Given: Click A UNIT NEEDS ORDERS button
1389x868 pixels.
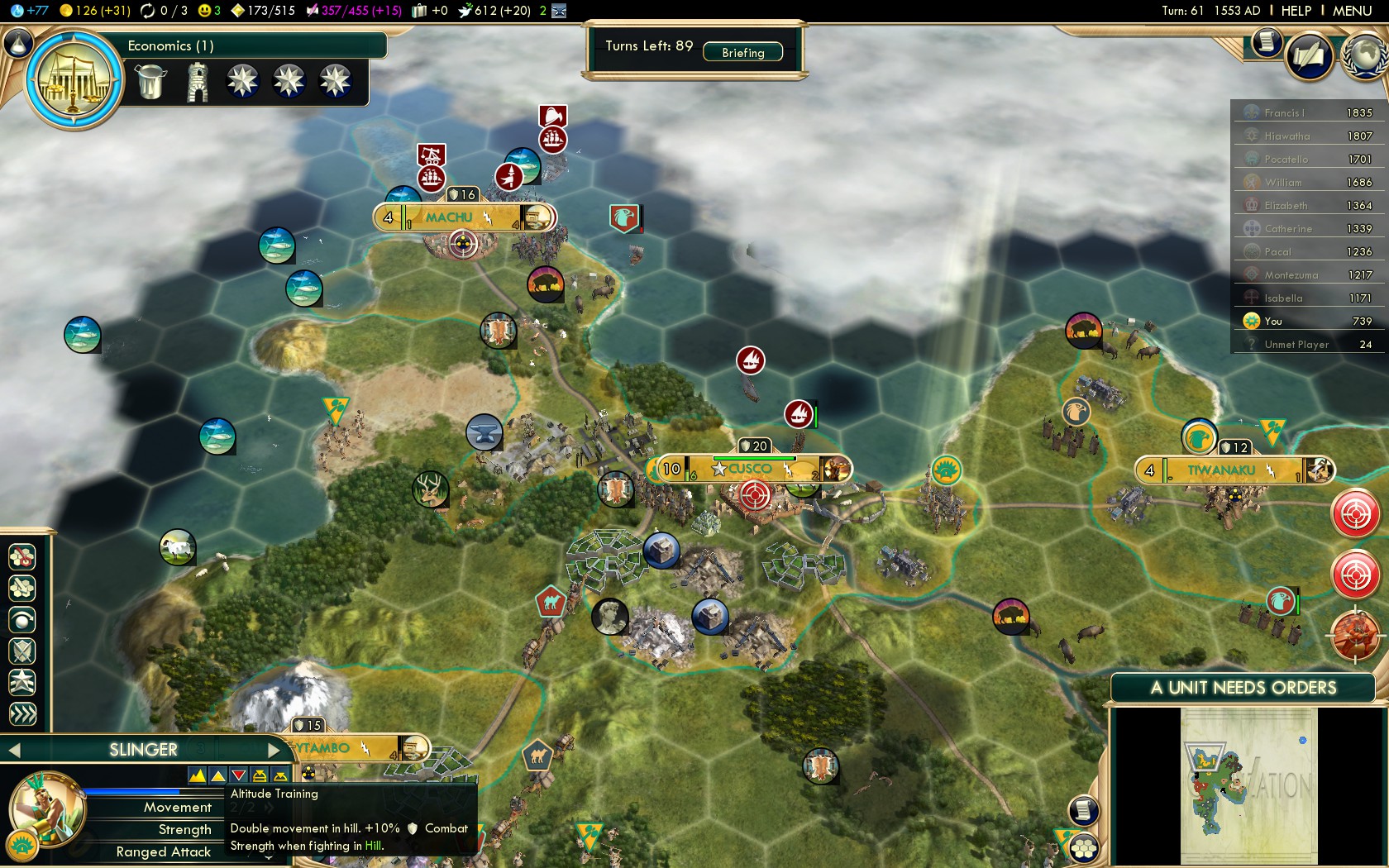Looking at the screenshot, I should (1243, 688).
